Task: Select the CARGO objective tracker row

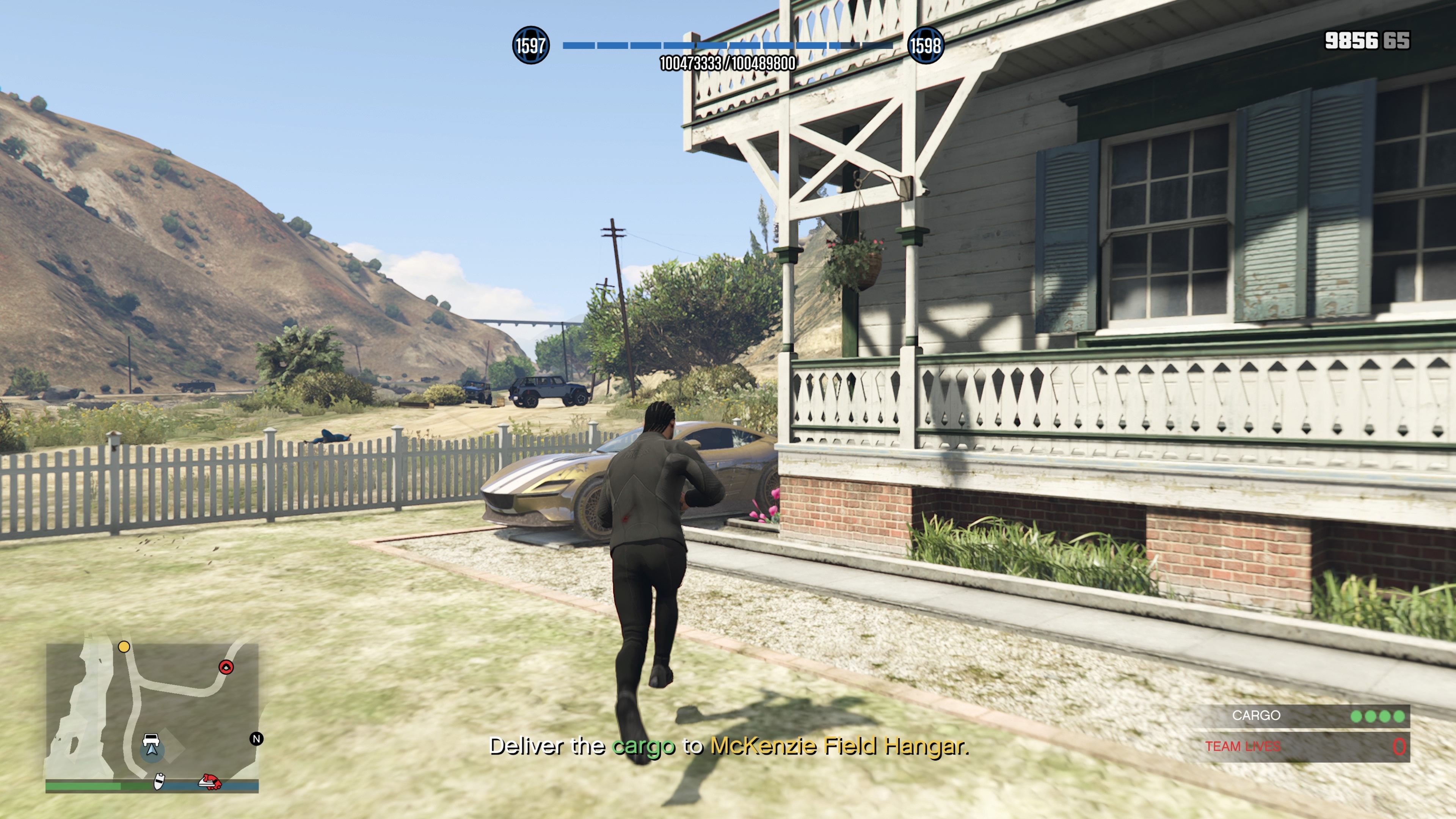Action: point(1300,716)
